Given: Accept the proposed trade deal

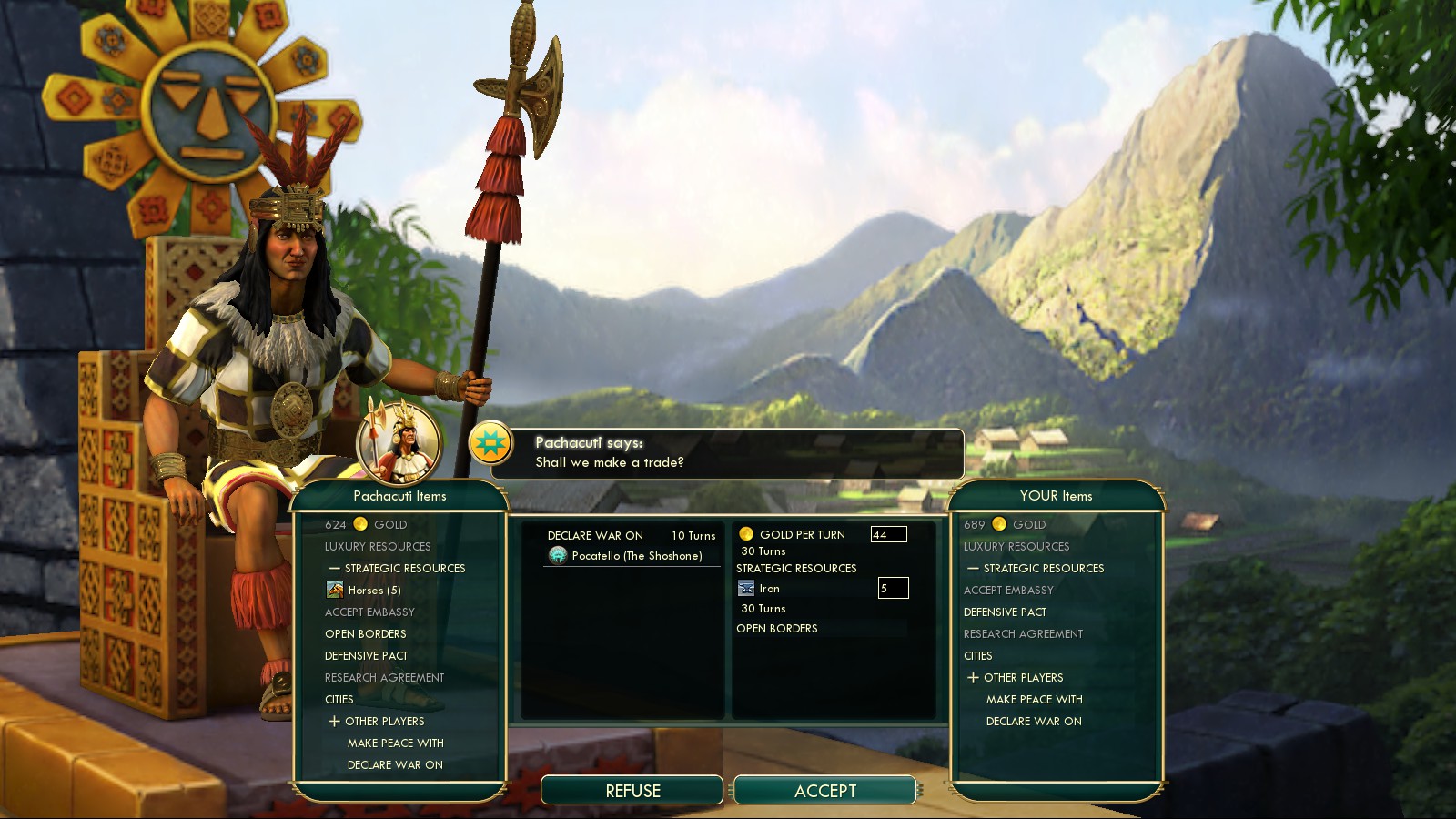Looking at the screenshot, I should [824, 791].
